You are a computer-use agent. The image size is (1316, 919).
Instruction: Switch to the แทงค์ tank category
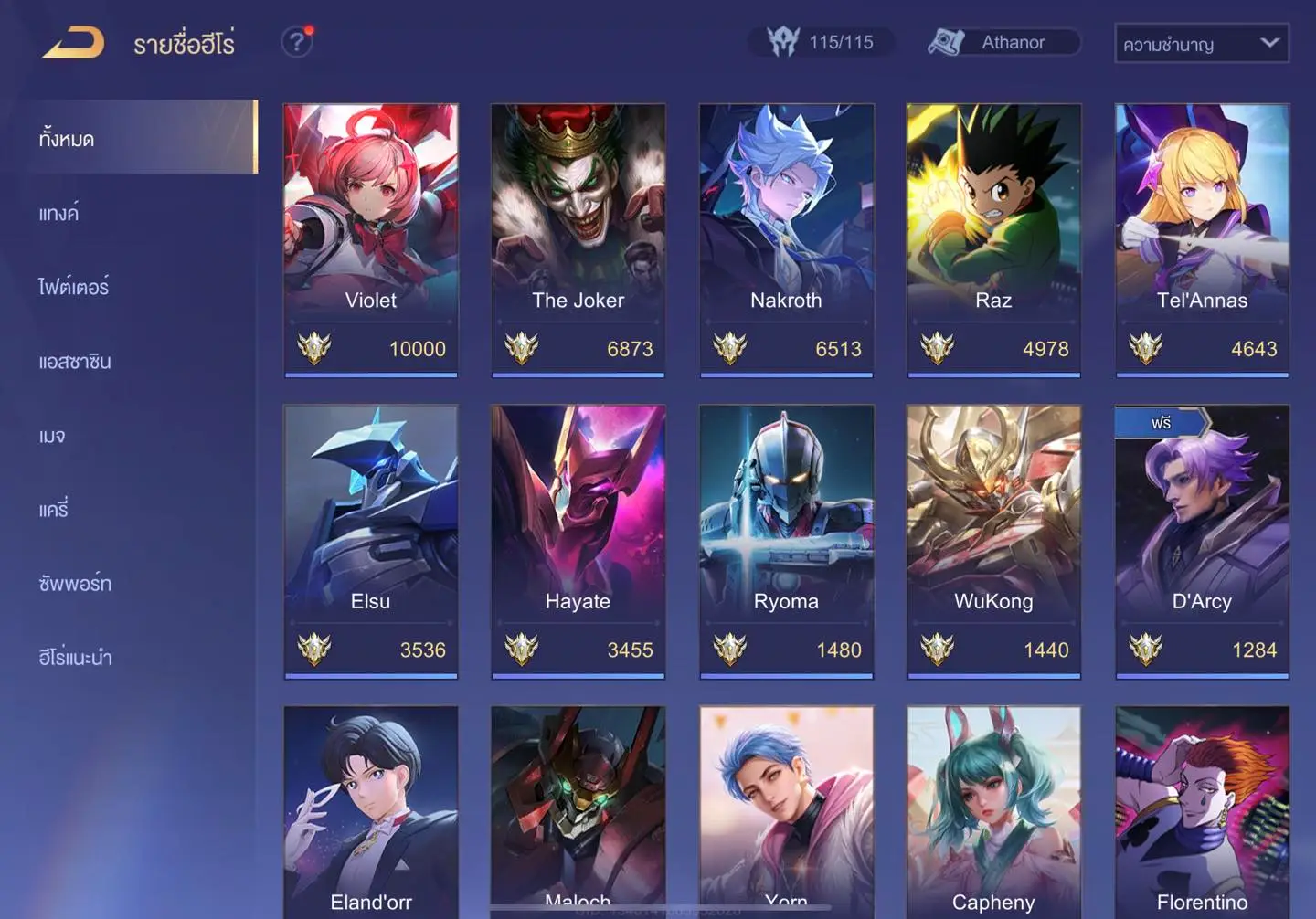tap(59, 213)
